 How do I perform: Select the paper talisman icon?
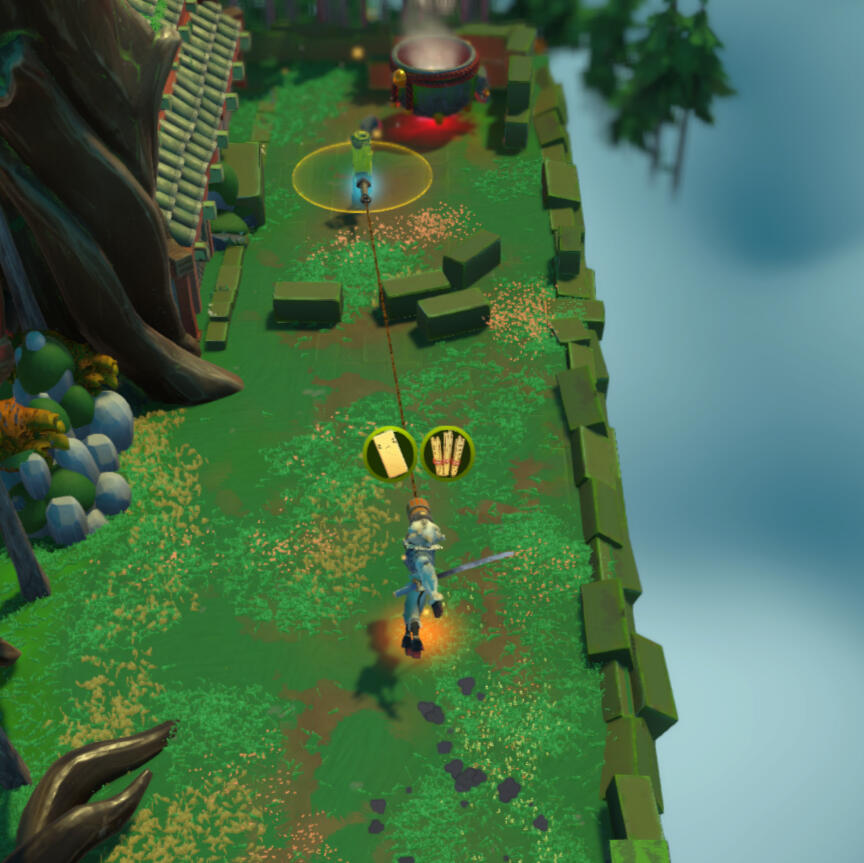point(390,453)
